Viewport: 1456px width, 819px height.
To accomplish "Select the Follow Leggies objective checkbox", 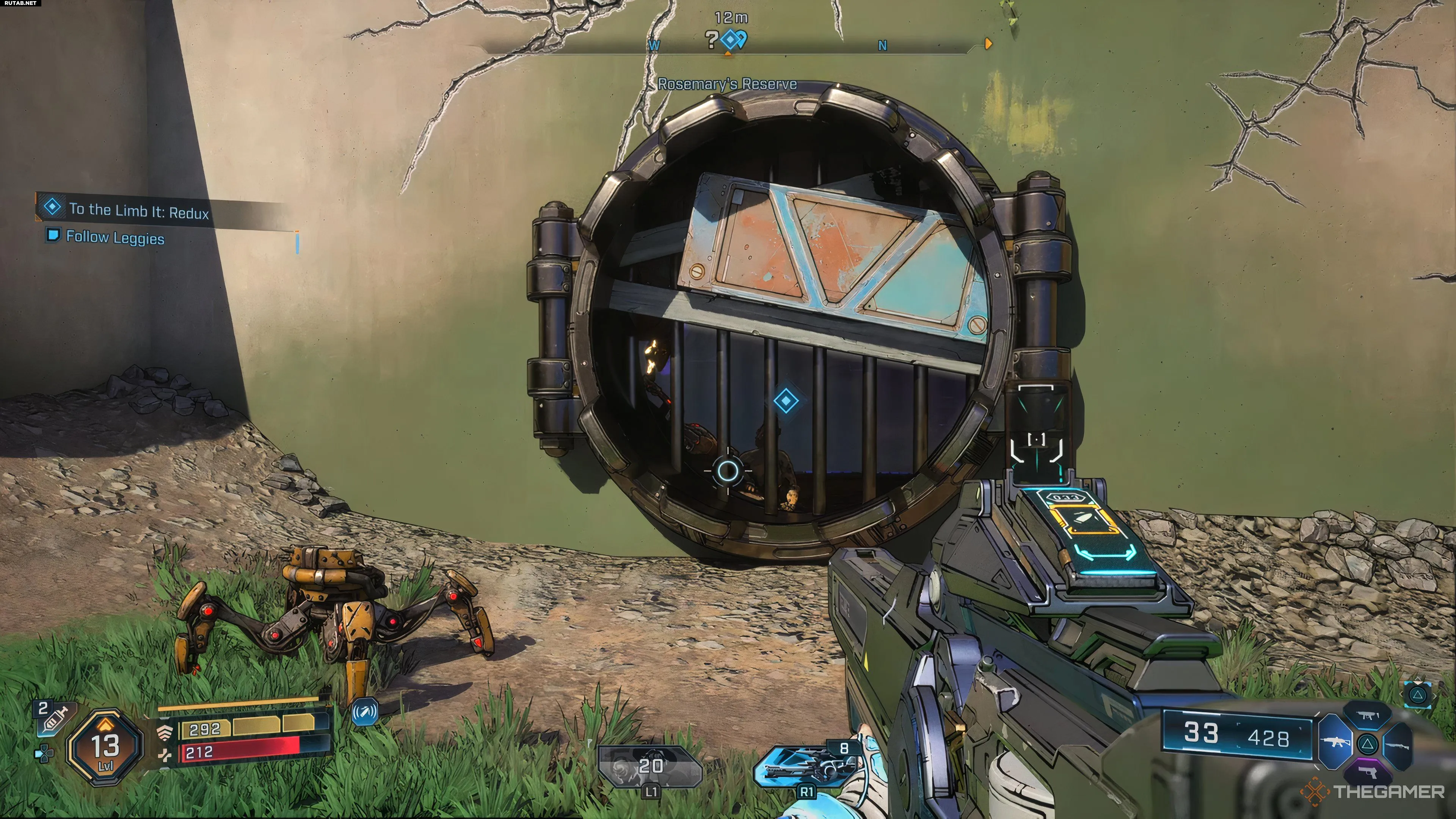I will coord(53,235).
